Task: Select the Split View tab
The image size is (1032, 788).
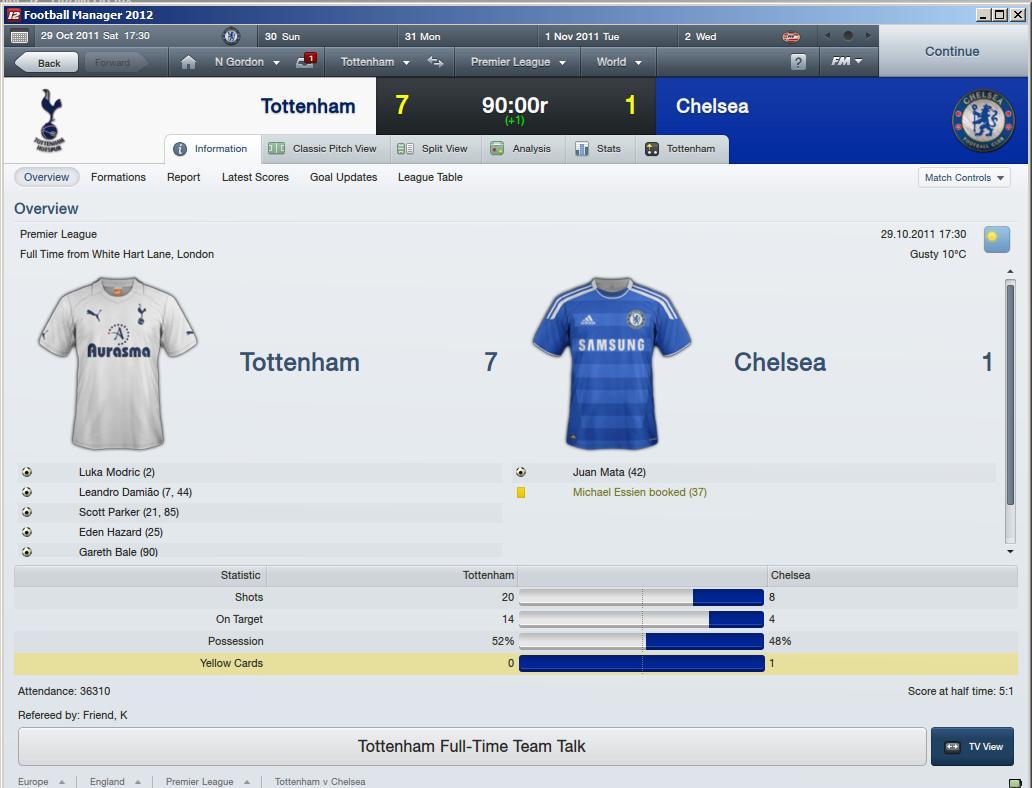Action: click(x=433, y=149)
